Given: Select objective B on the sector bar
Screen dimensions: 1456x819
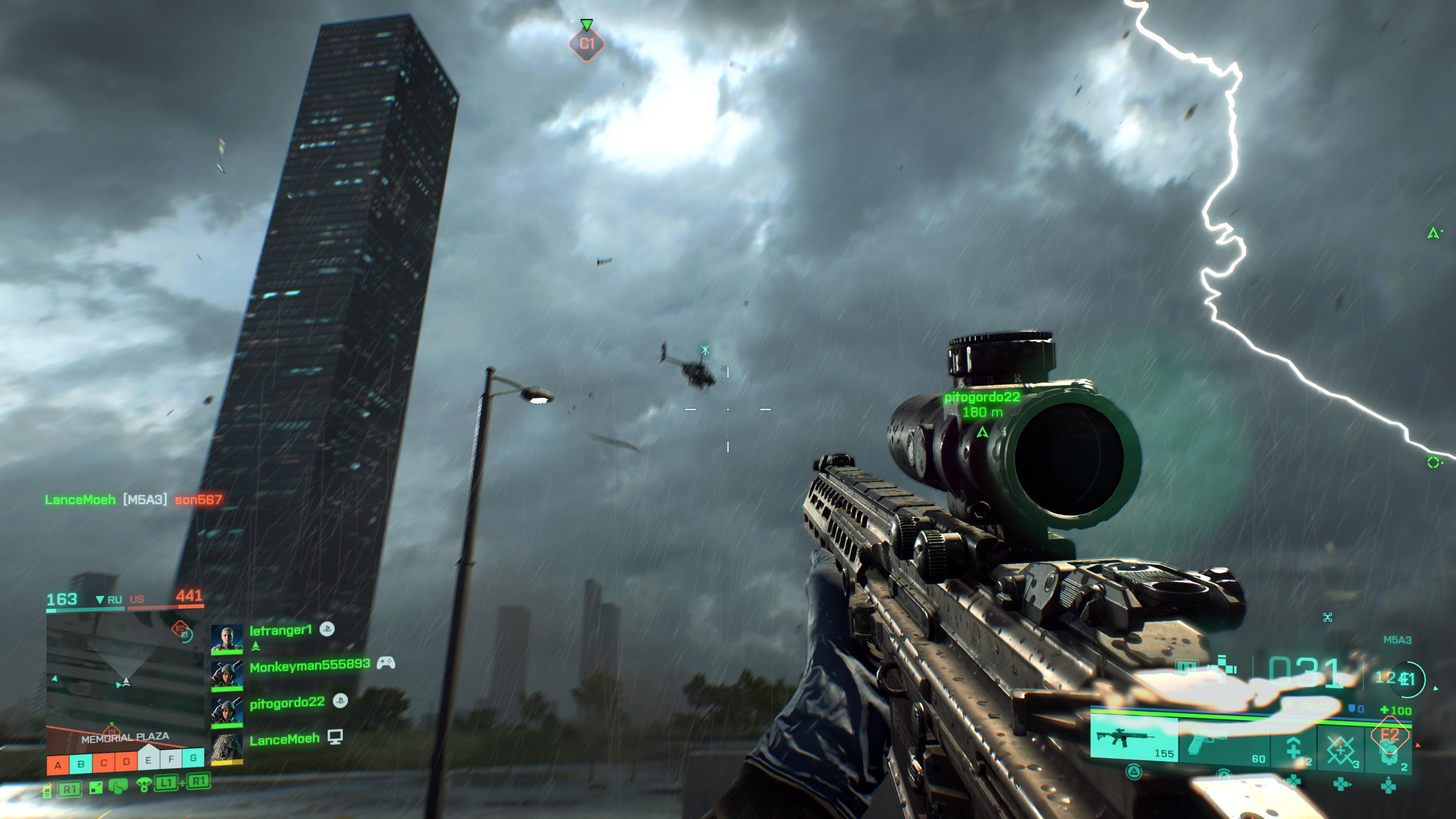Looking at the screenshot, I should click(x=81, y=764).
